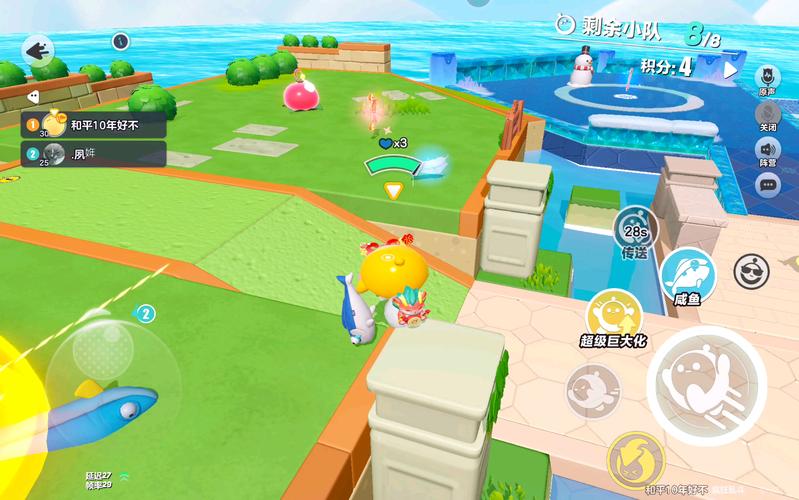Tap the faded dive action button
This screenshot has height=500, width=799.
[x=592, y=390]
